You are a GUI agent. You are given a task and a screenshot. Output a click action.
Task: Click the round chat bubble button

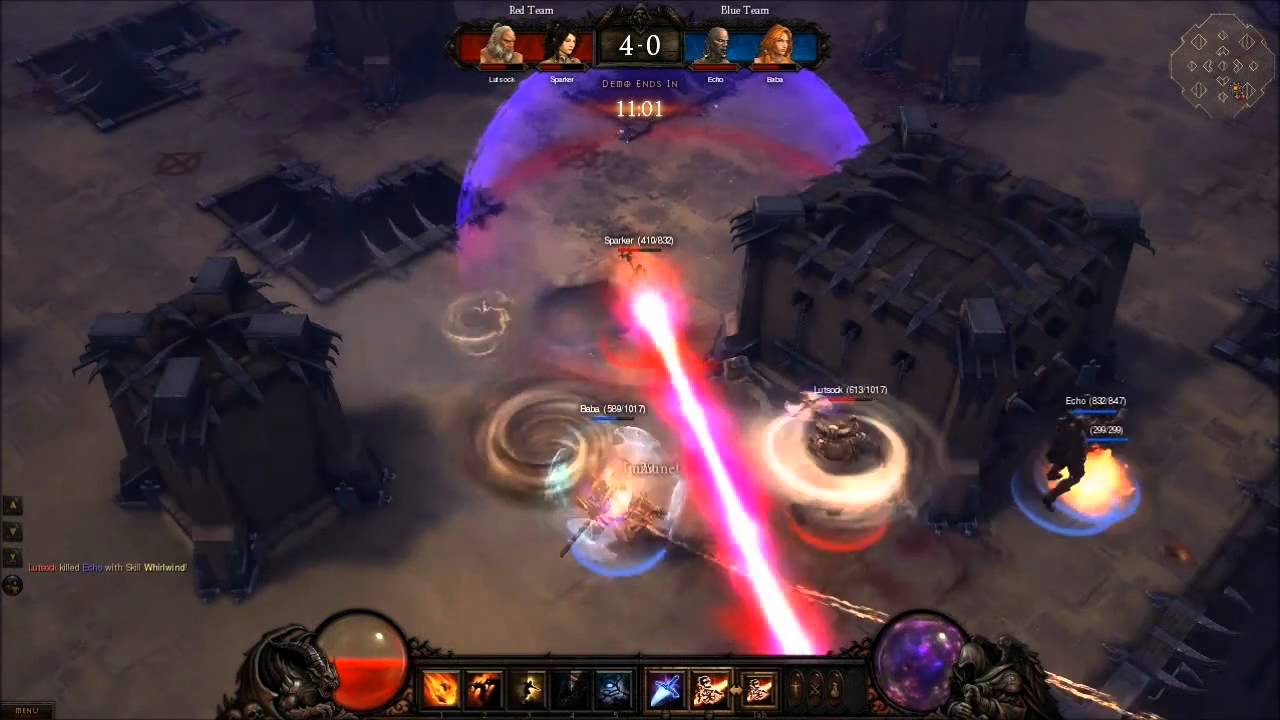tap(13, 585)
